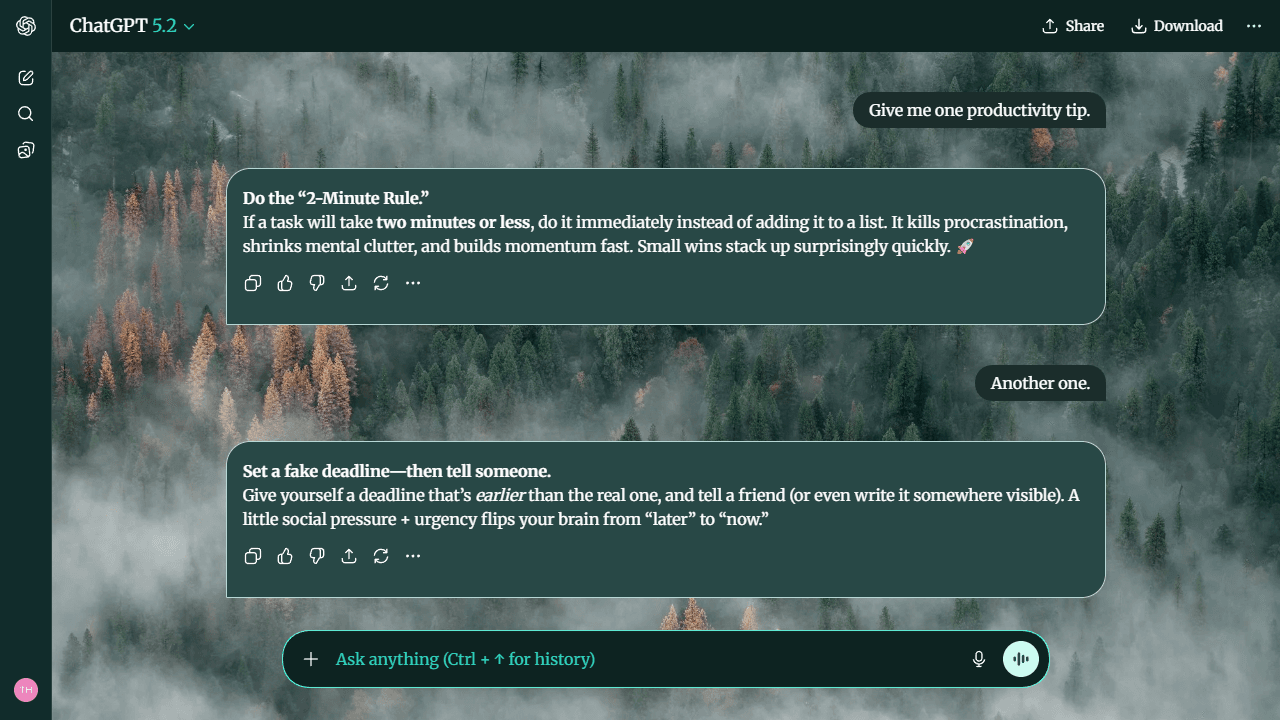Click the ChatGPT logo in the sidebar
This screenshot has width=1280, height=720.
[x=25, y=26]
